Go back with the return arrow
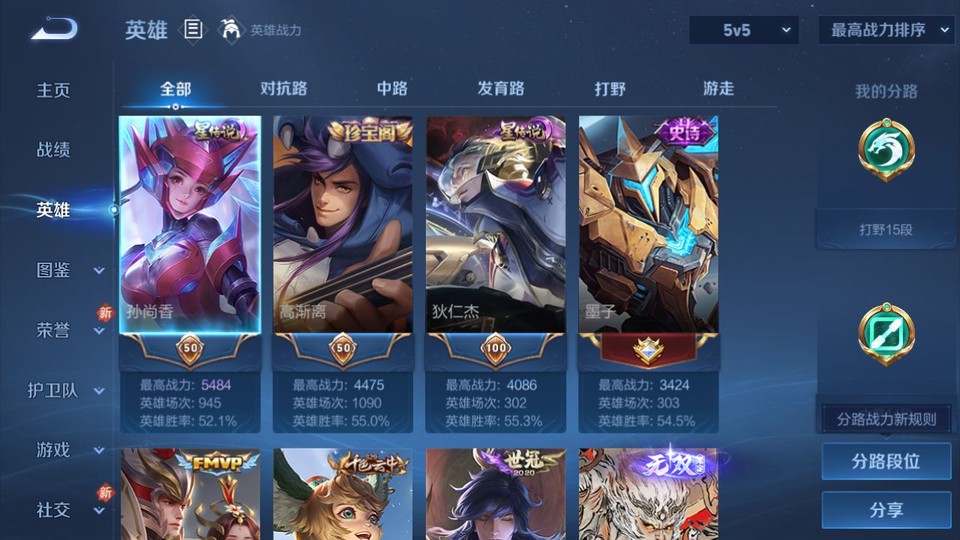960x540 pixels. (54, 29)
